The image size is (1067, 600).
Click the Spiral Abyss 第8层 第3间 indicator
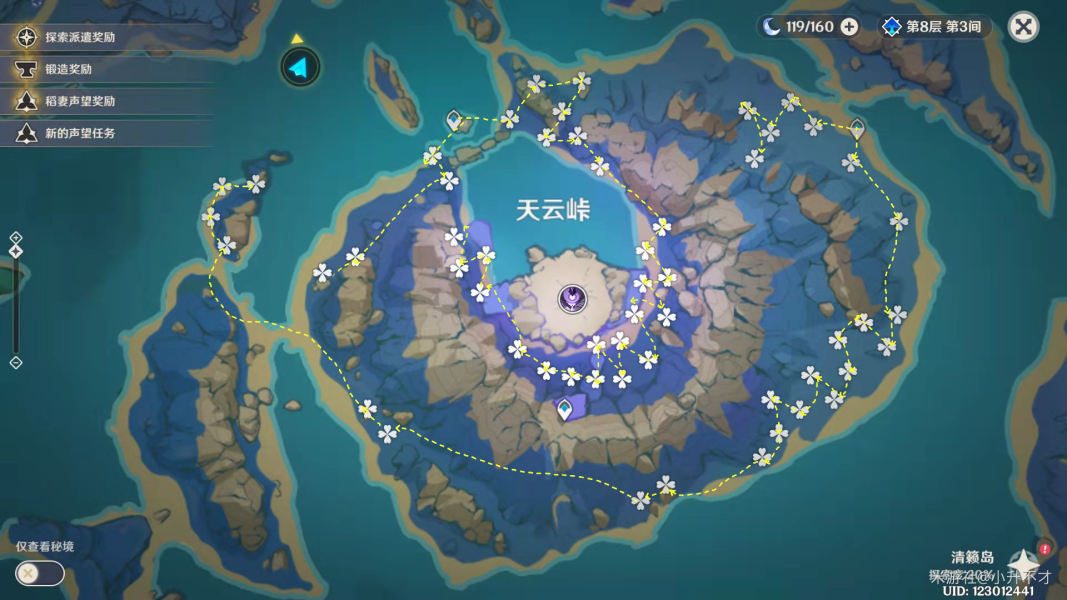click(x=934, y=27)
